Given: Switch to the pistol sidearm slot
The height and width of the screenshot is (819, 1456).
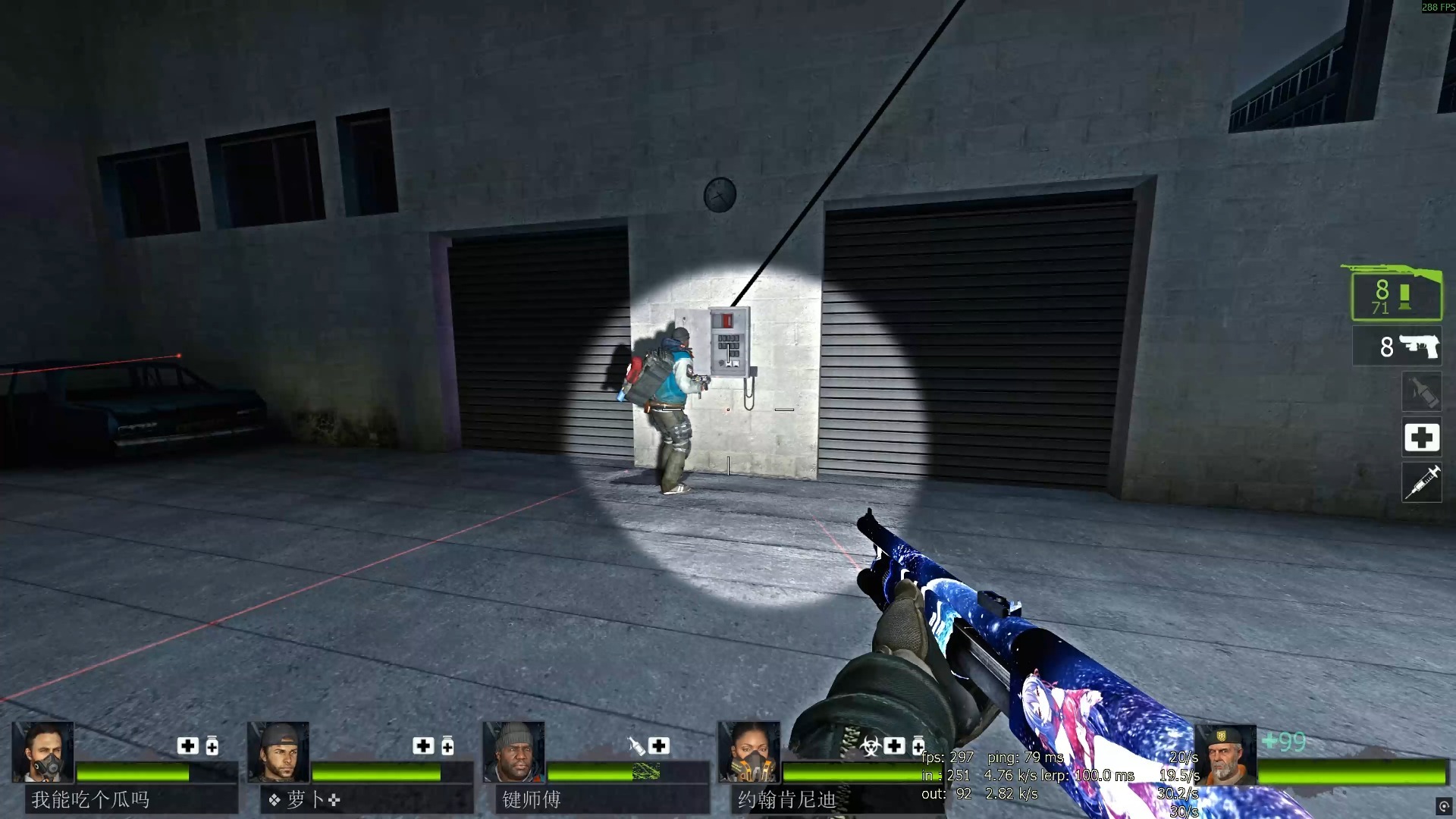Looking at the screenshot, I should click(x=1397, y=347).
